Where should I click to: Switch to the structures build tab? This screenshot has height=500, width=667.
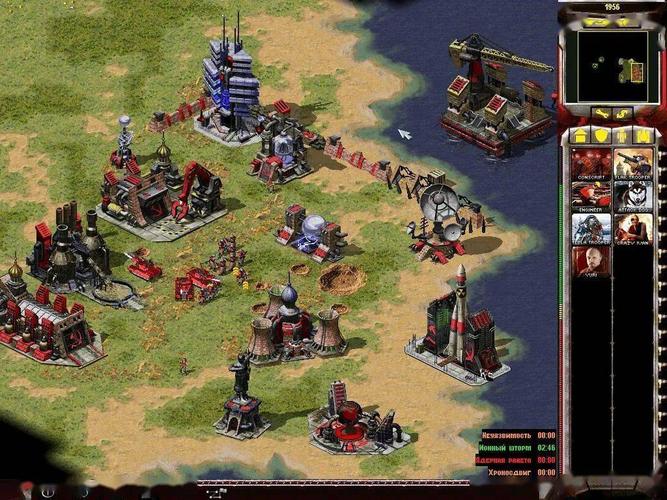coord(580,135)
